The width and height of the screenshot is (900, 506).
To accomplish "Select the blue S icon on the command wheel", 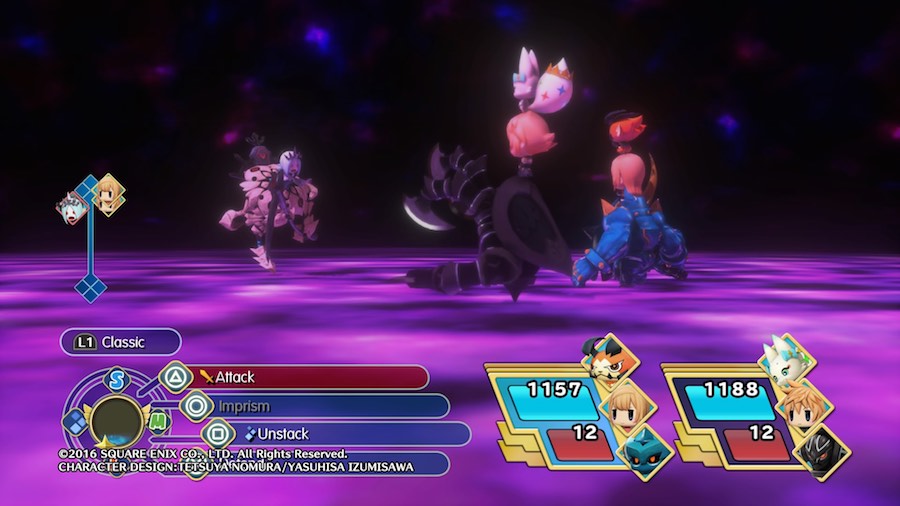I will point(117,381).
